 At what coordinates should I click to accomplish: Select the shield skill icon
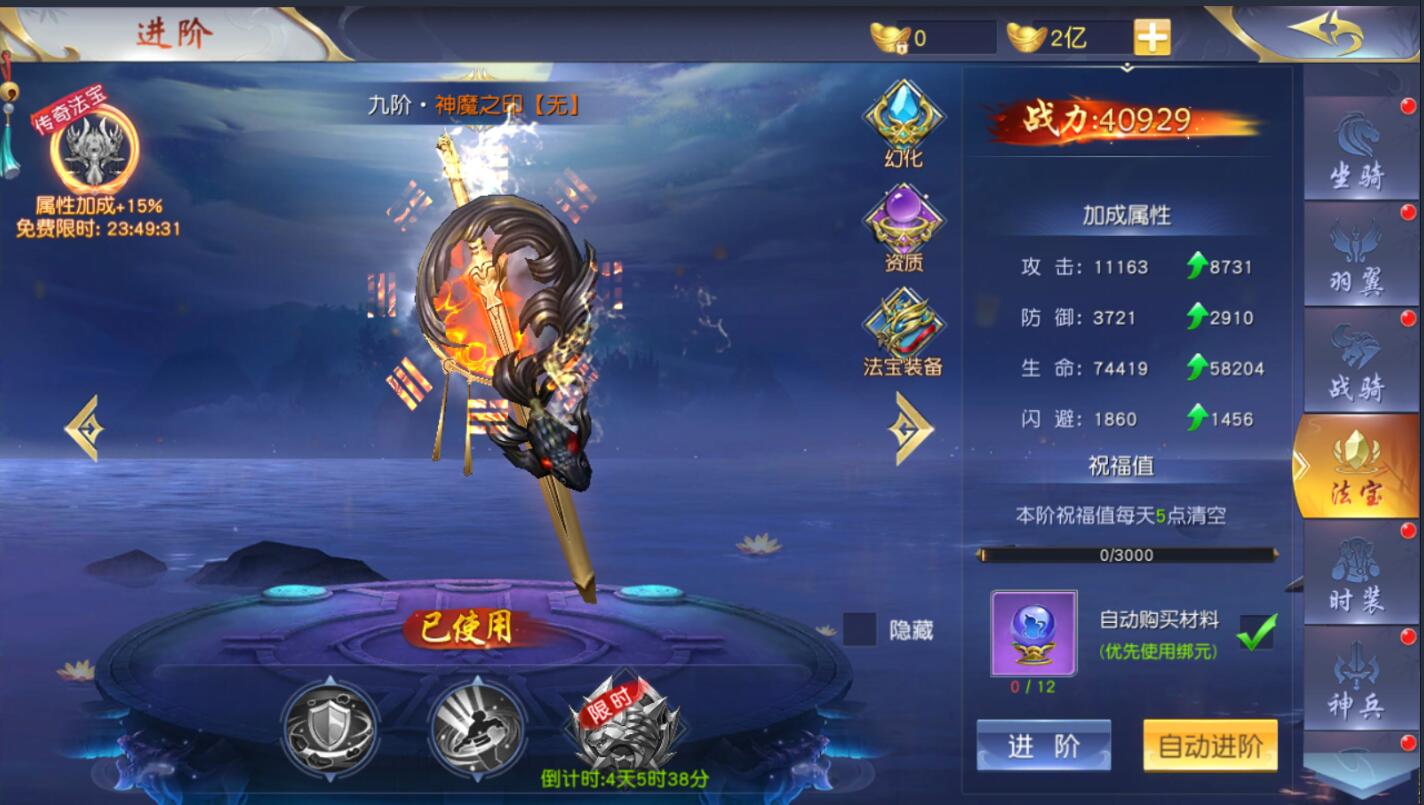[329, 725]
